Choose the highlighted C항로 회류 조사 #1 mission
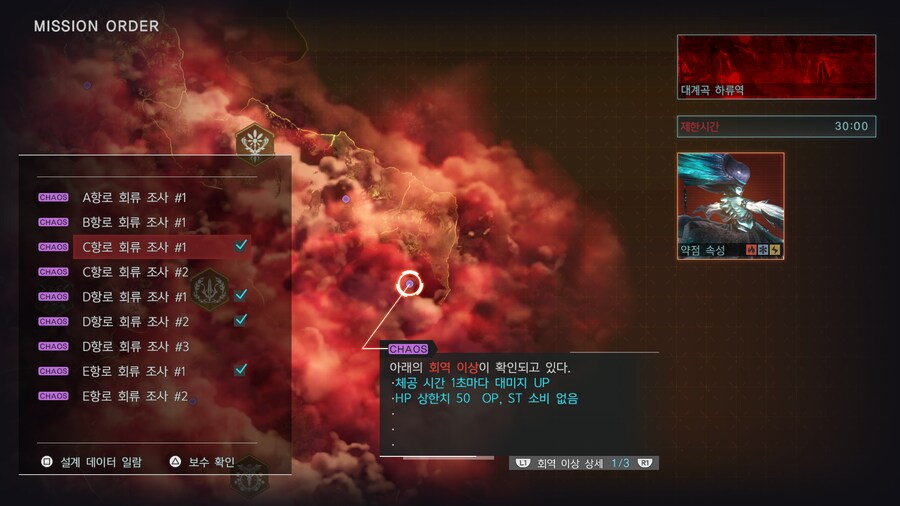 pyautogui.click(x=134, y=247)
